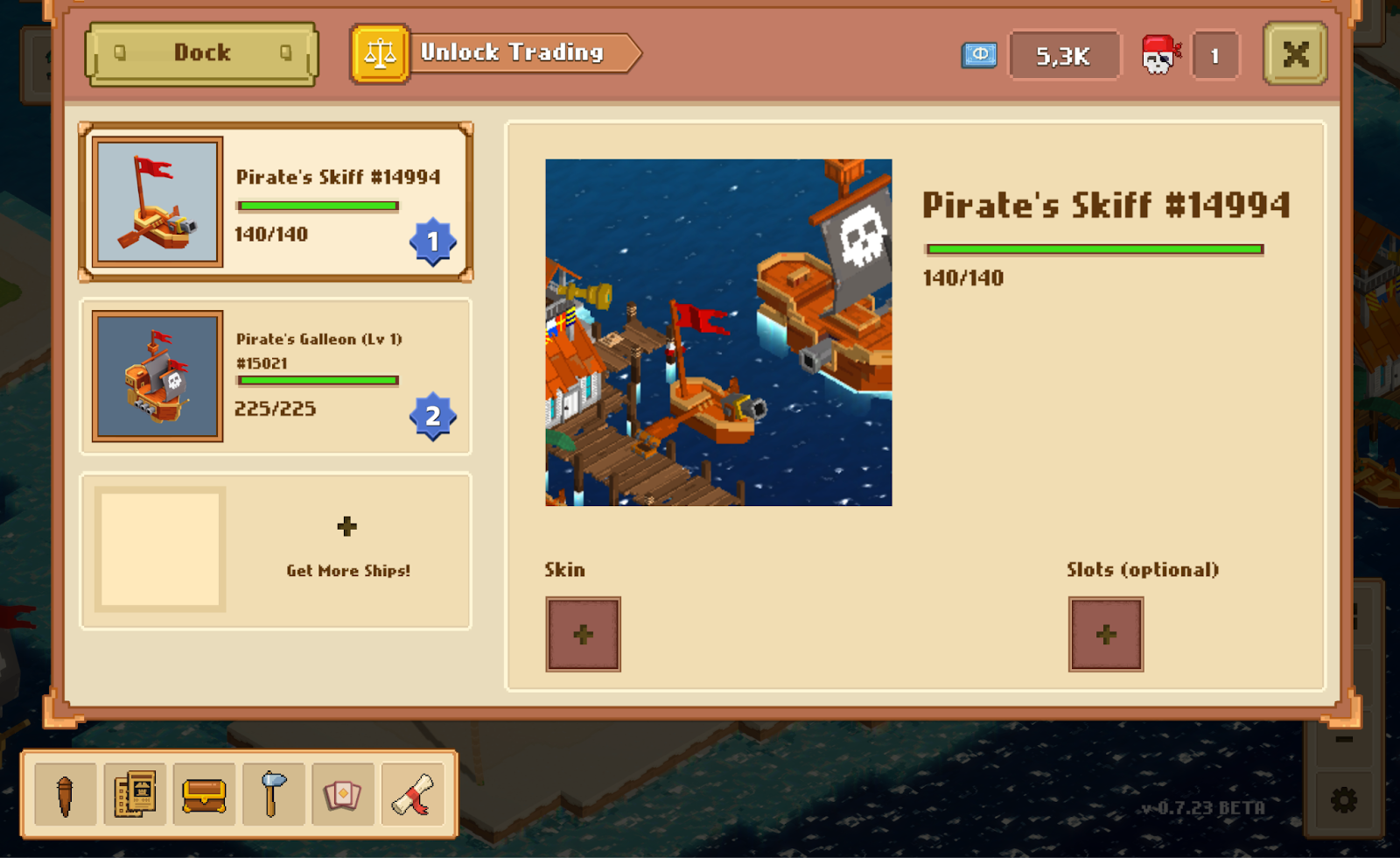Viewport: 1400px width, 858px height.
Task: Add a Skin with the plus button
Action: click(583, 634)
